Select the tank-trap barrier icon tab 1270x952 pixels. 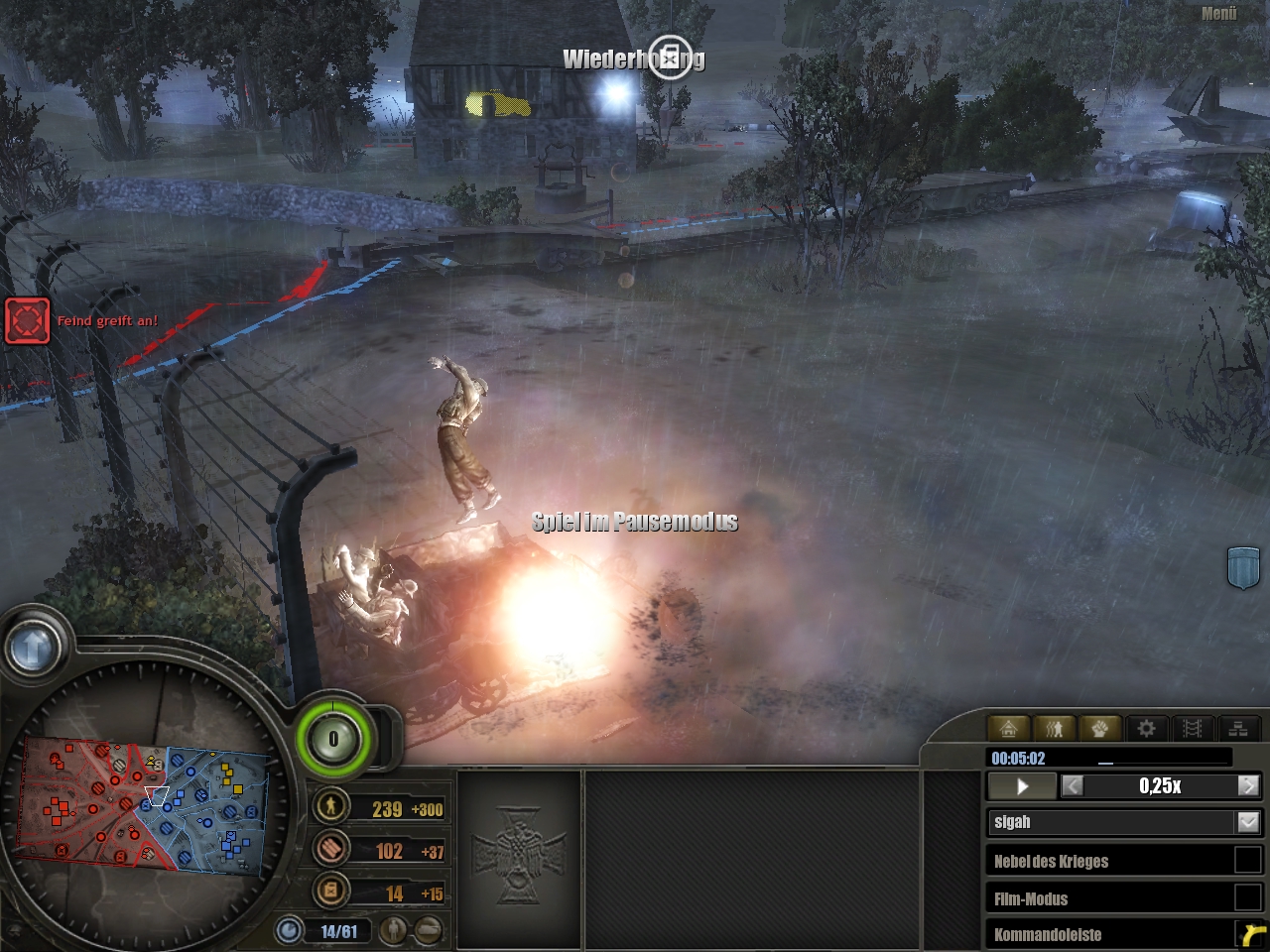tap(1193, 729)
